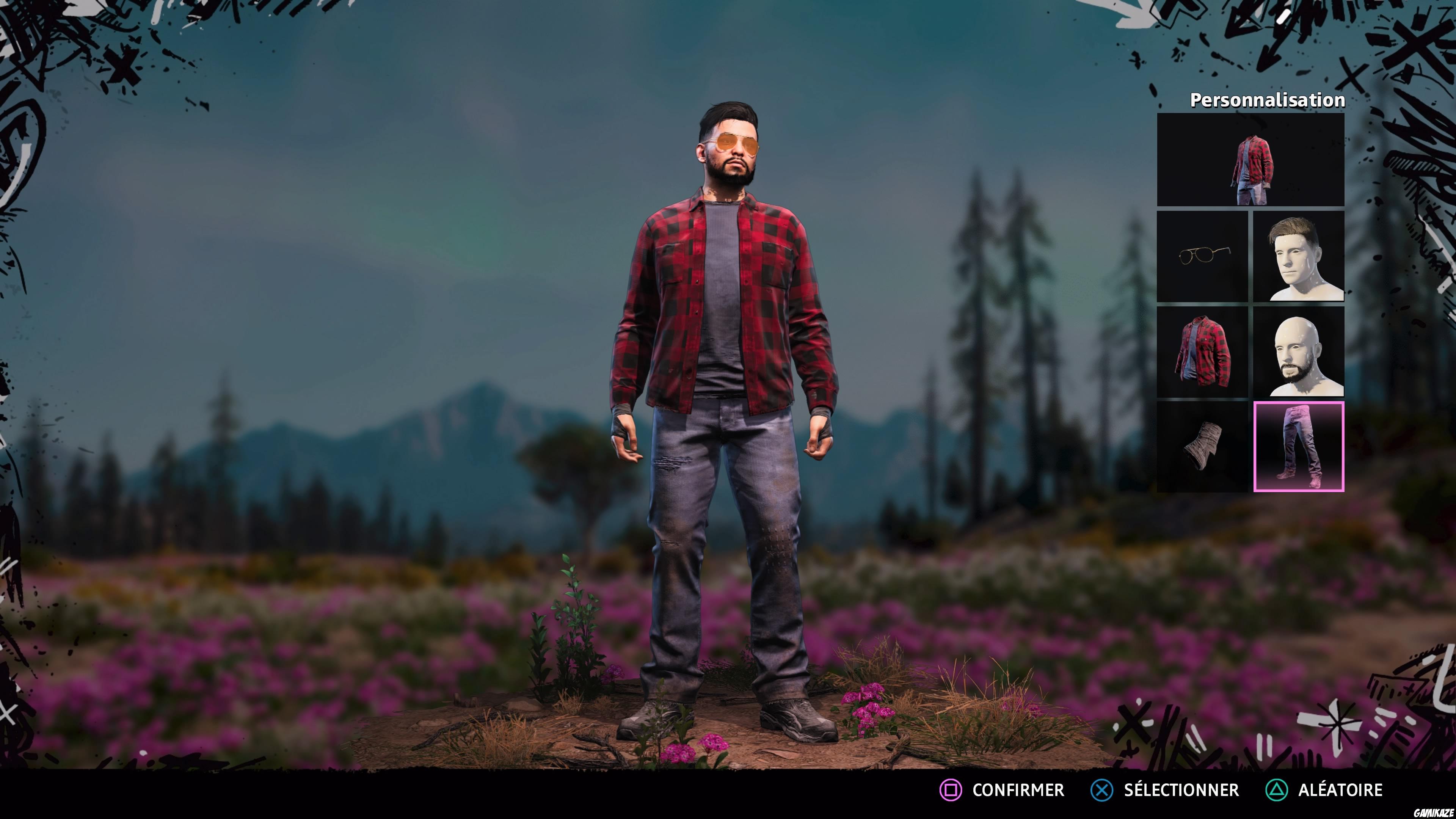The height and width of the screenshot is (819, 1456).
Task: Select the aviator glasses customization slot
Action: (1203, 257)
